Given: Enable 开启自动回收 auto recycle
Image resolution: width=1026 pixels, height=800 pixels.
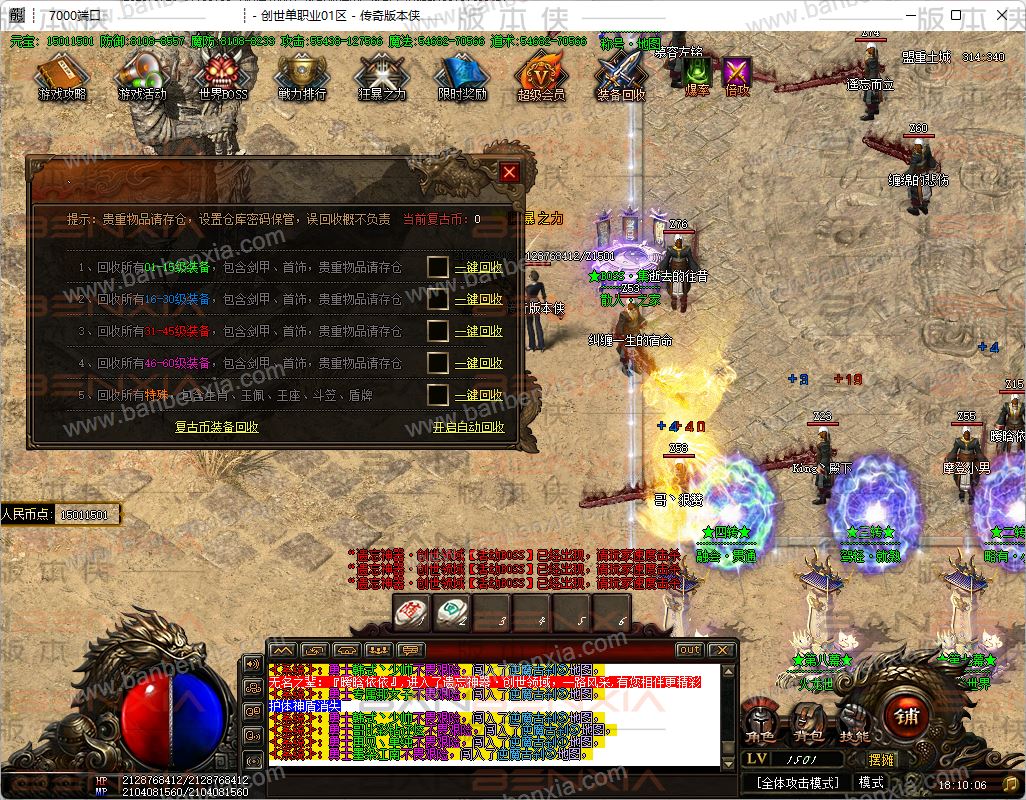Looking at the screenshot, I should pos(468,427).
